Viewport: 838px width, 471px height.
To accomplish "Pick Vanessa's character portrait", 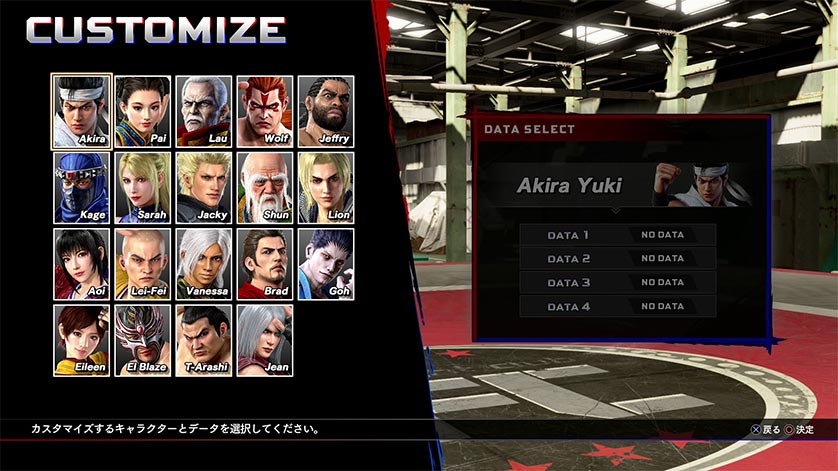I will [204, 264].
